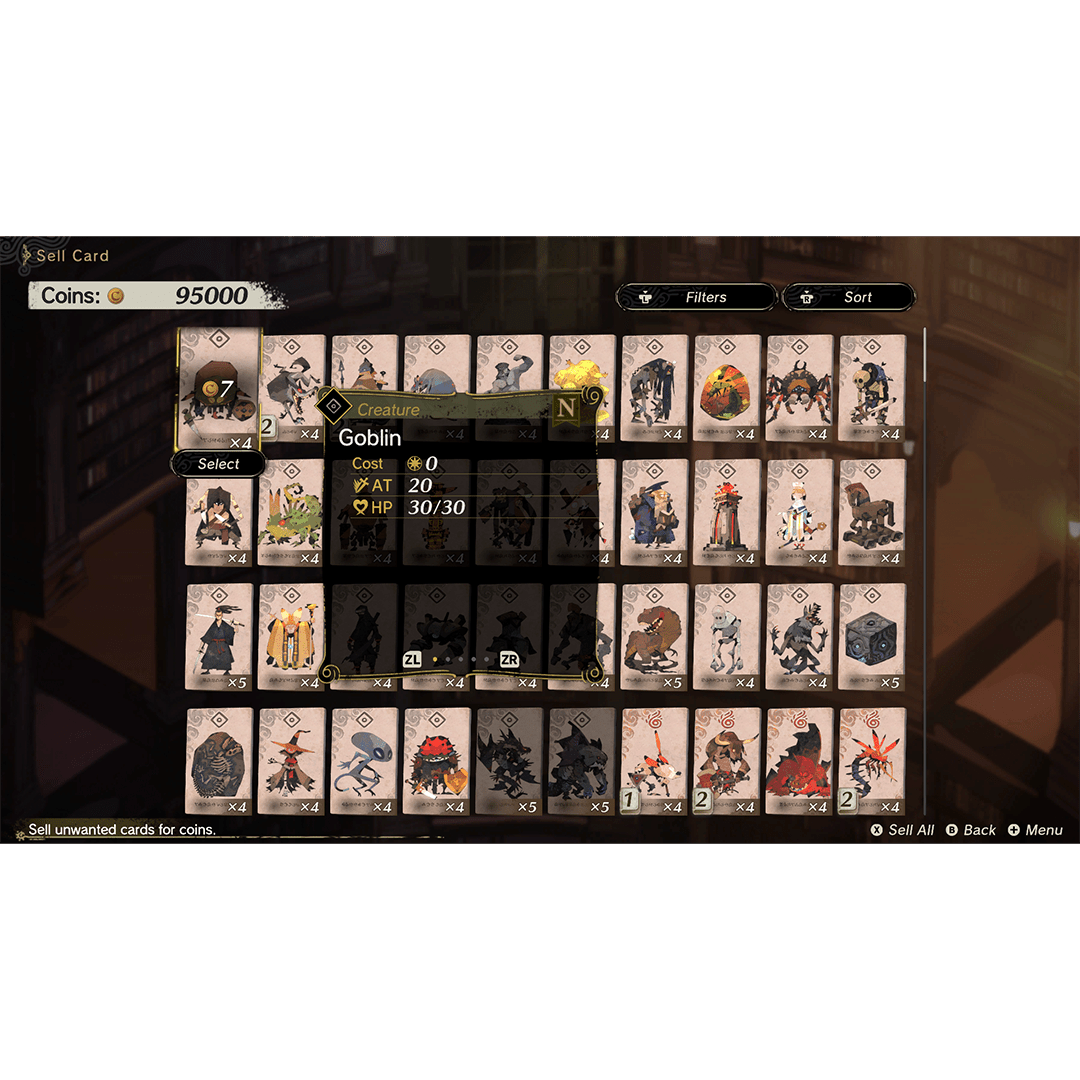1080x1080 pixels.
Task: Pick the golden-robed priest card
Action: point(291,637)
